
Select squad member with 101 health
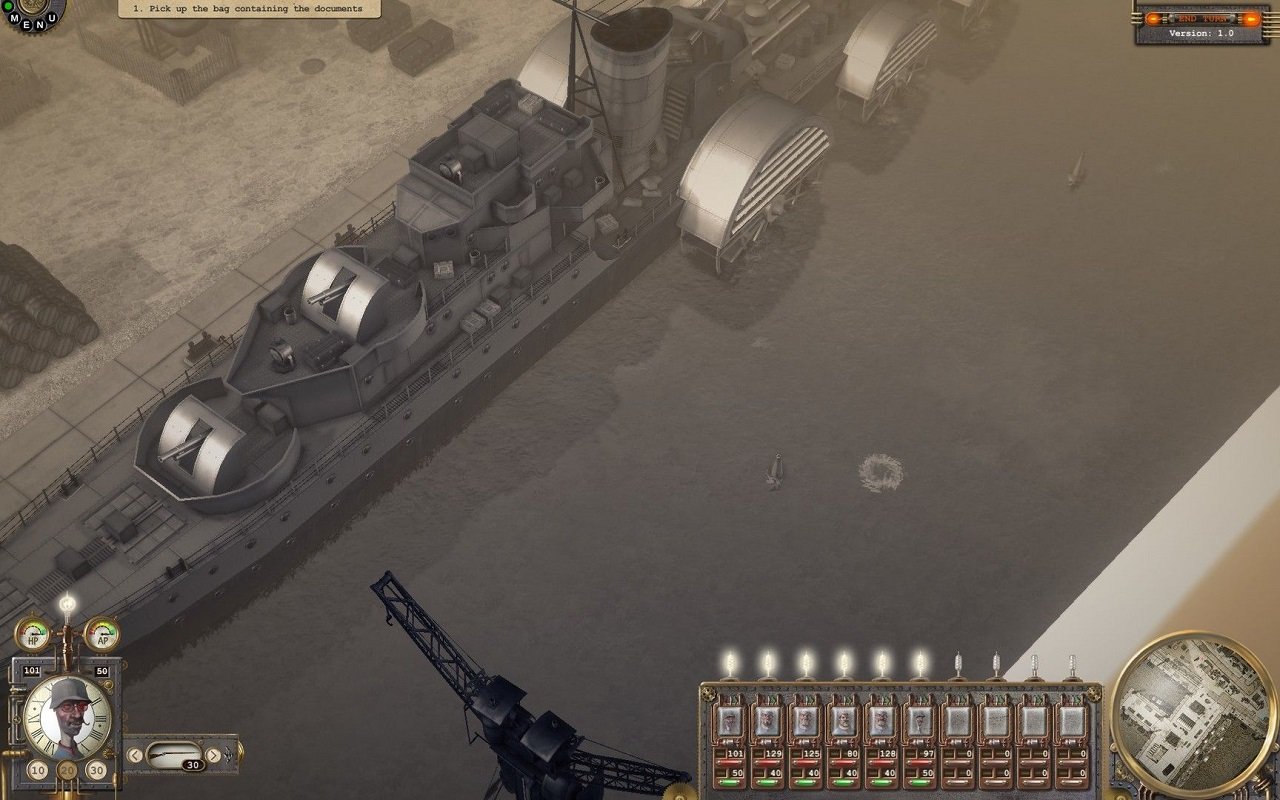(x=730, y=721)
